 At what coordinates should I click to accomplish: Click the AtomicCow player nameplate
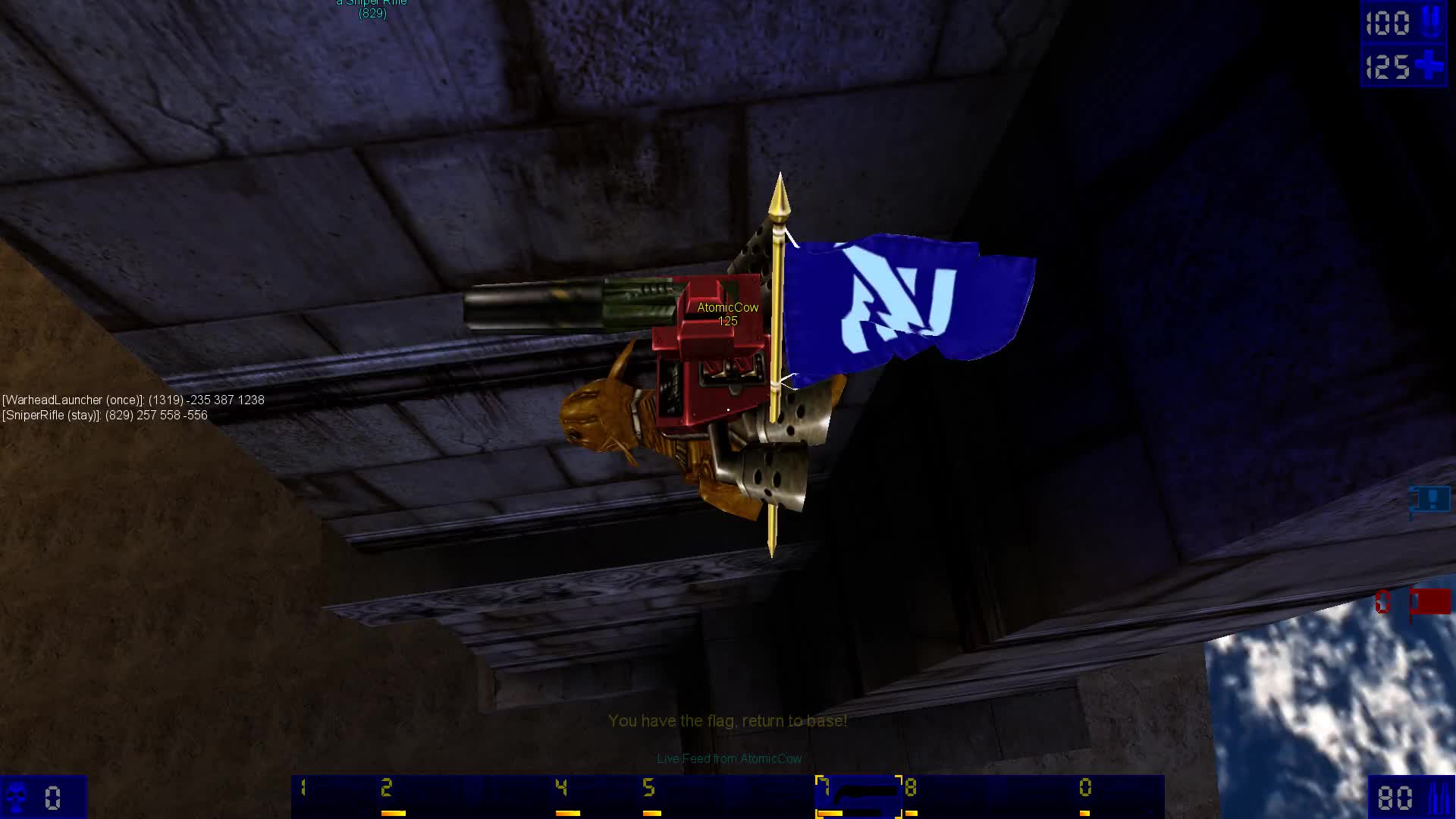(726, 308)
